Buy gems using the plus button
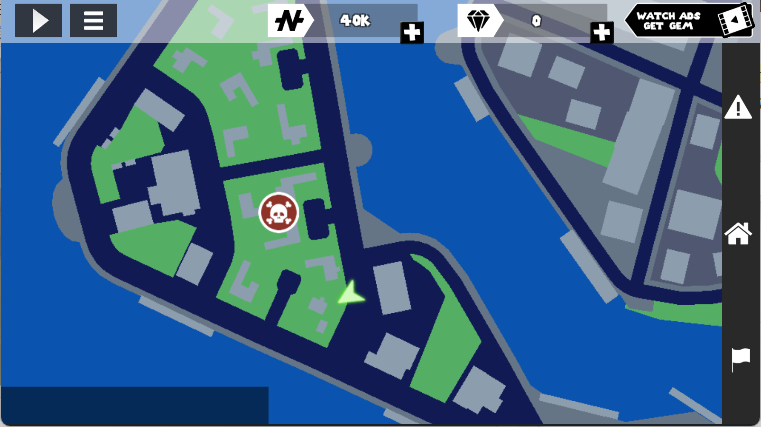The image size is (761, 427). click(602, 32)
